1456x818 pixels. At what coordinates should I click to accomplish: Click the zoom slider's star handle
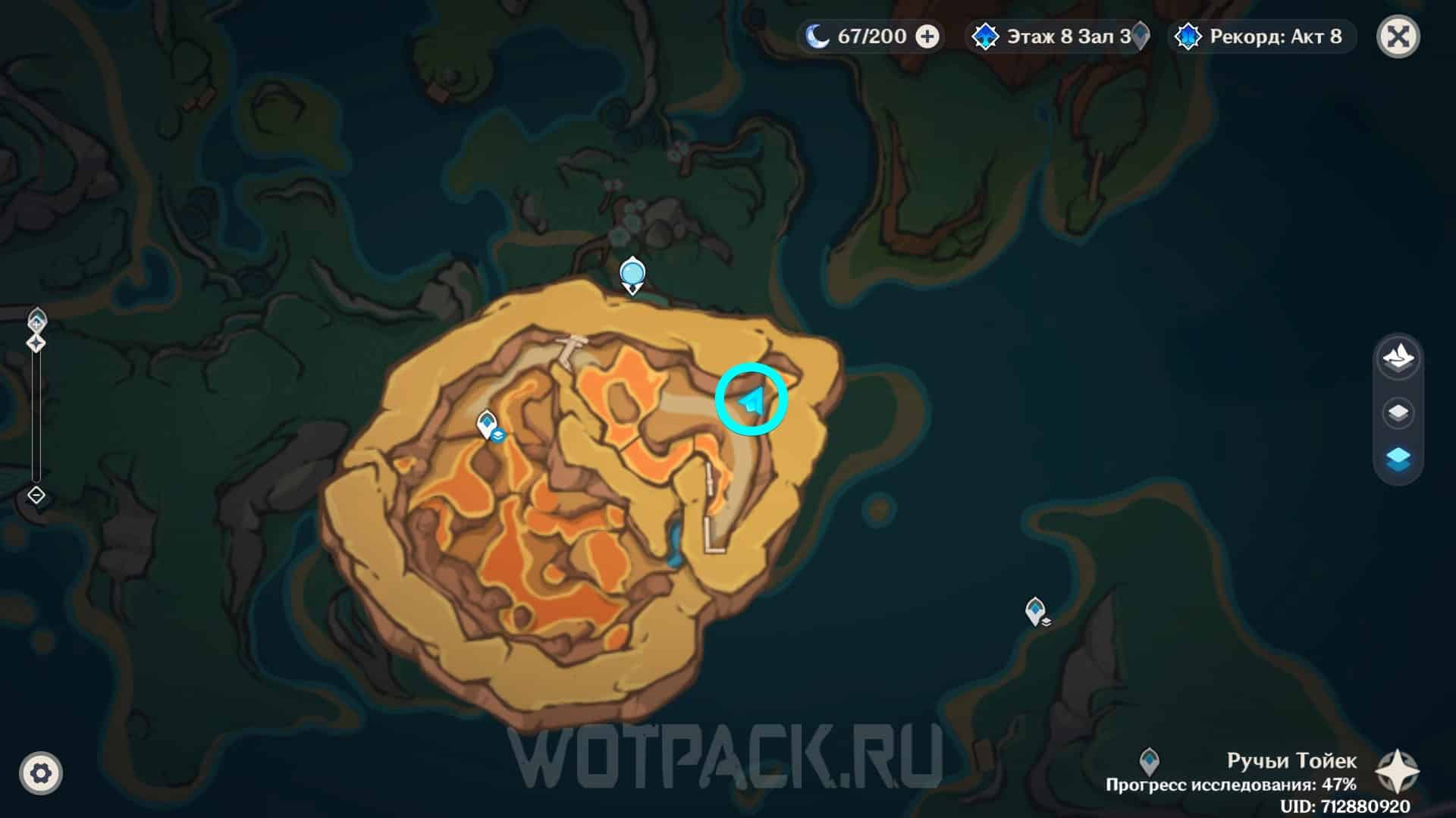tap(36, 343)
